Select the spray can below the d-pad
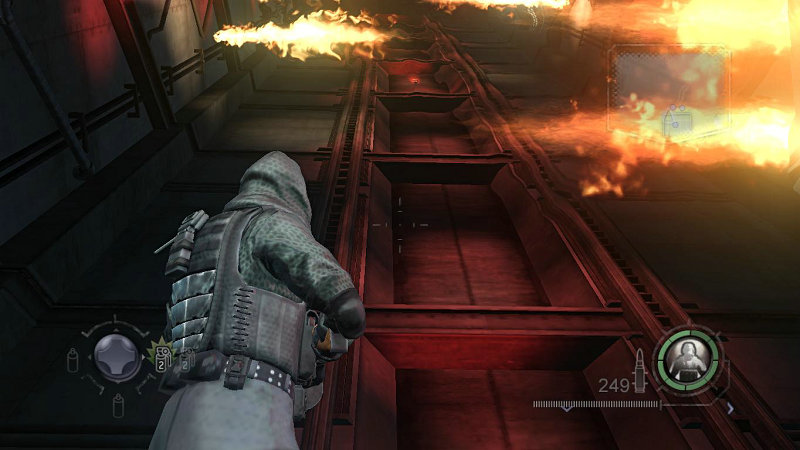Image resolution: width=800 pixels, height=450 pixels. (117, 403)
